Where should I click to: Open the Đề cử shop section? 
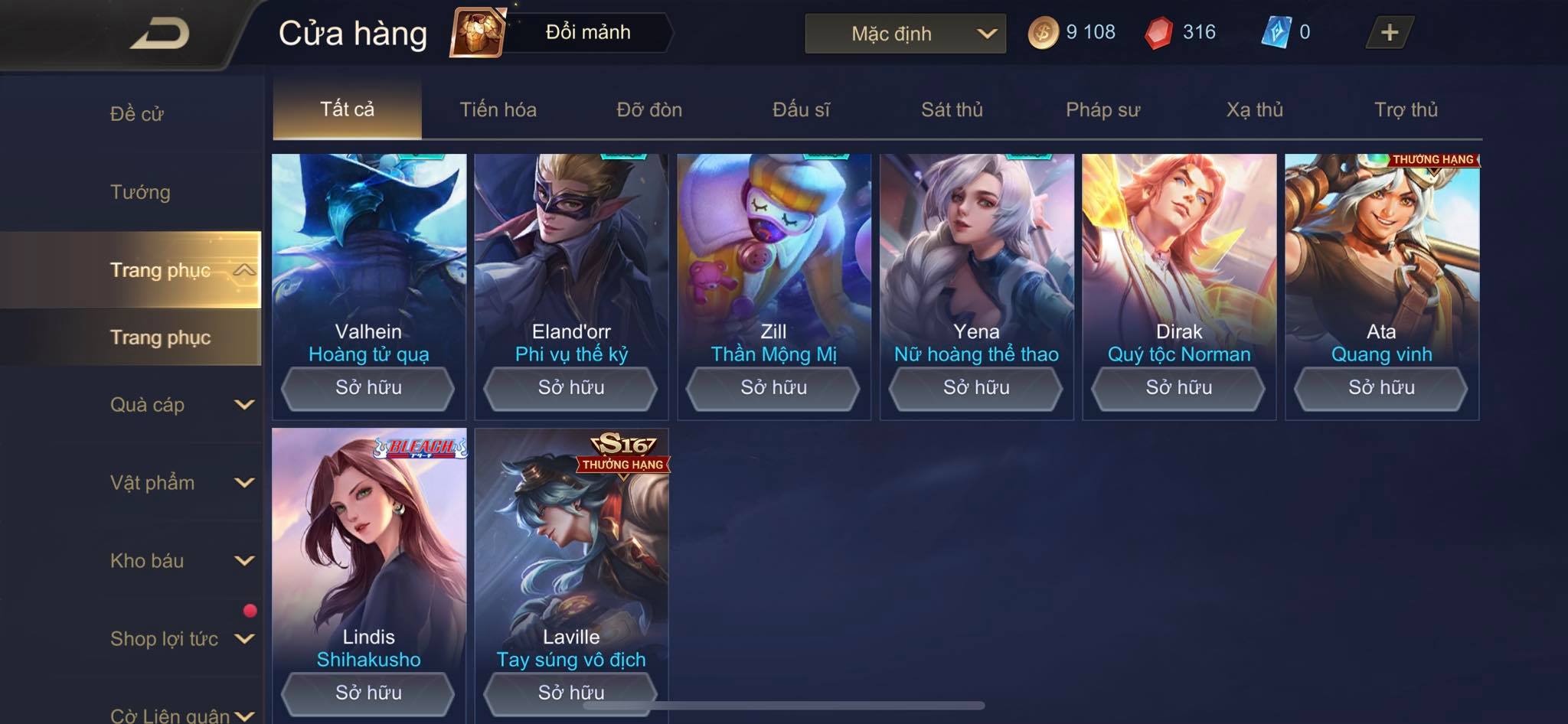(x=137, y=114)
